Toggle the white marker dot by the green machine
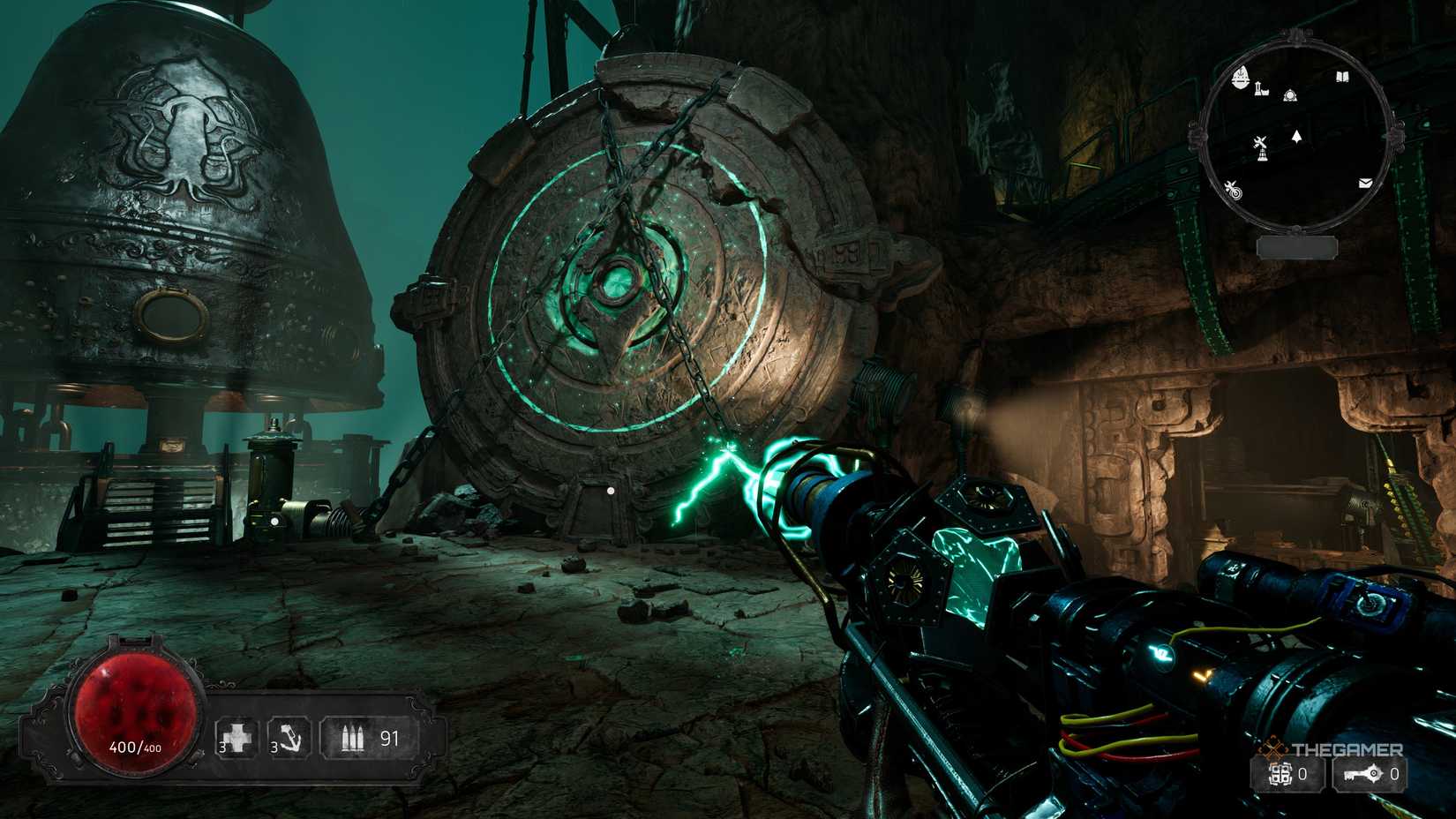Viewport: 1456px width, 819px height. point(276,521)
